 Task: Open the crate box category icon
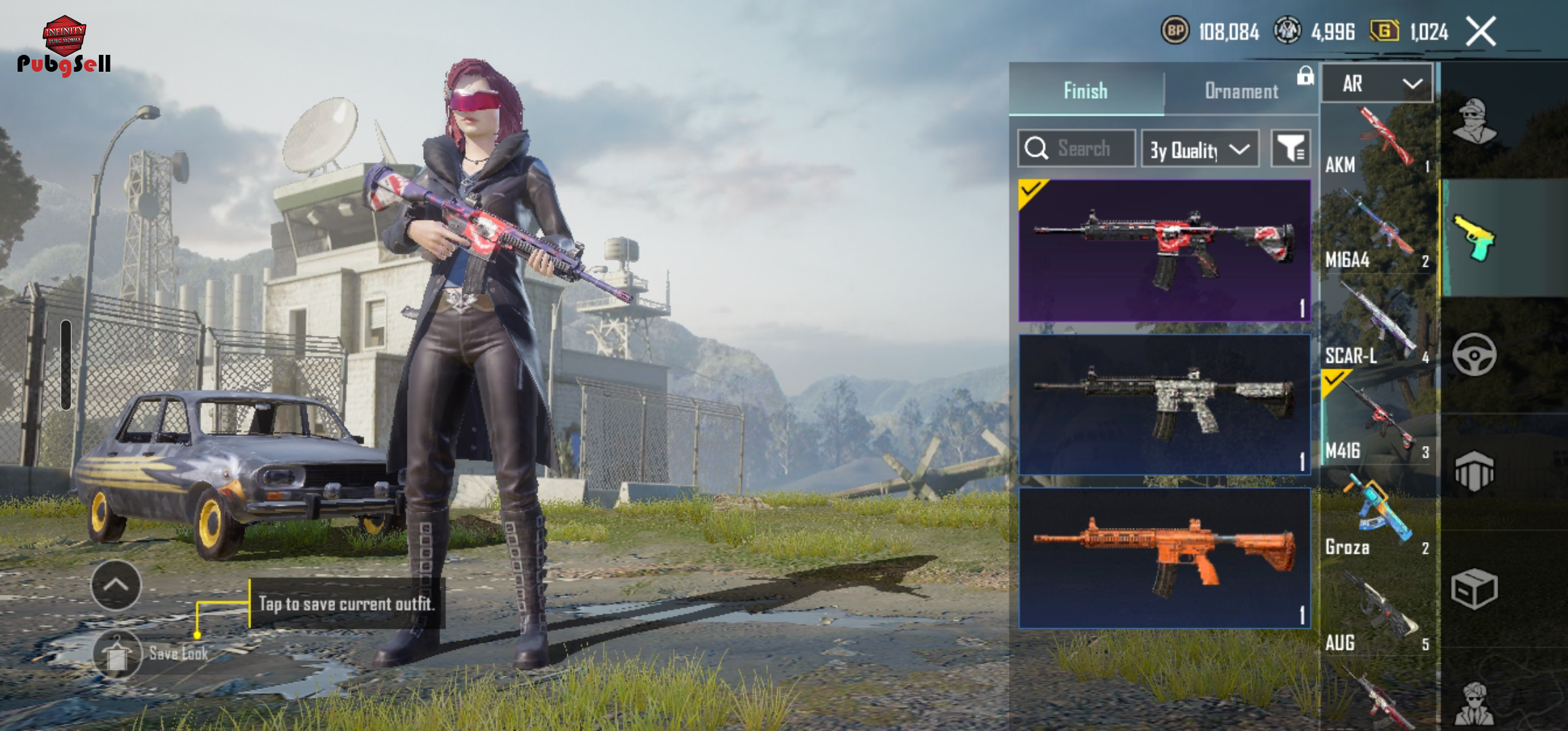tap(1474, 589)
